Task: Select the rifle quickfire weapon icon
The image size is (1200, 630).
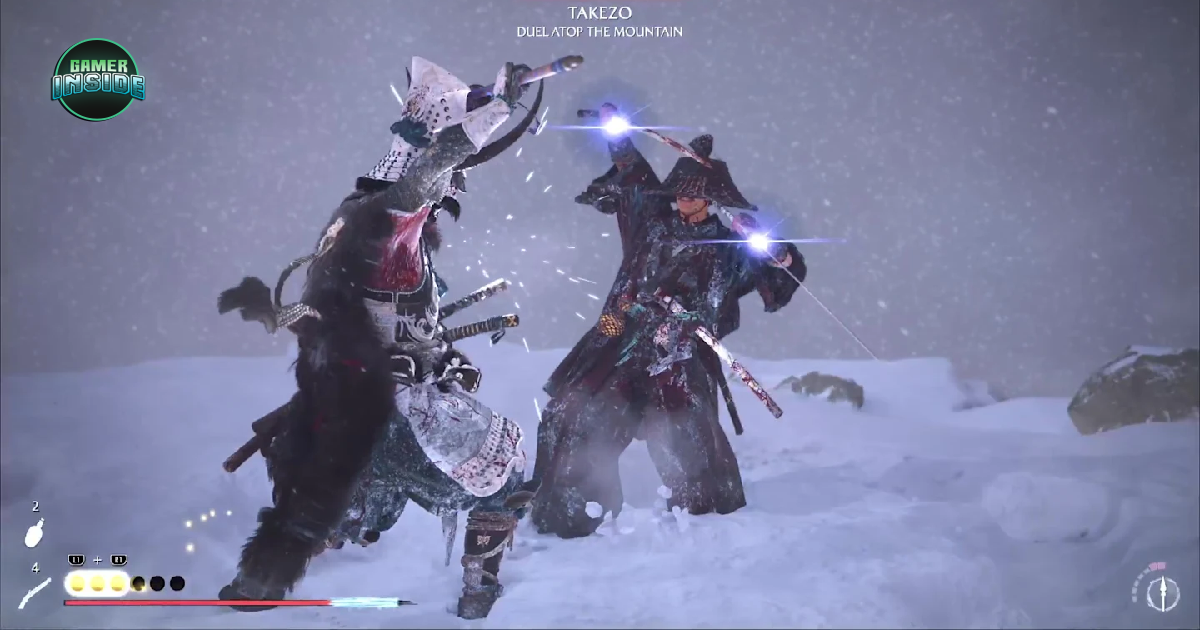Action: click(x=34, y=593)
